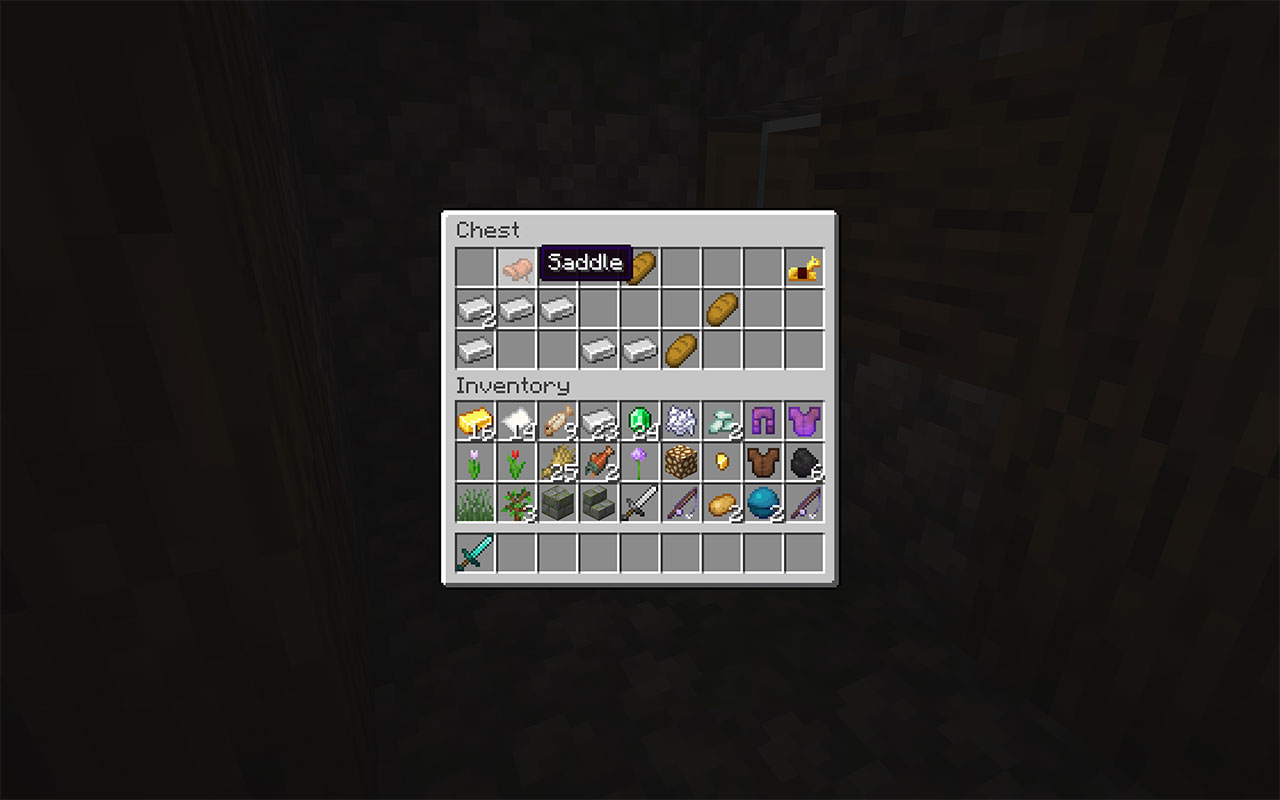Viewport: 1280px width, 800px height.
Task: Select the brown leather tunic
Action: click(x=762, y=462)
